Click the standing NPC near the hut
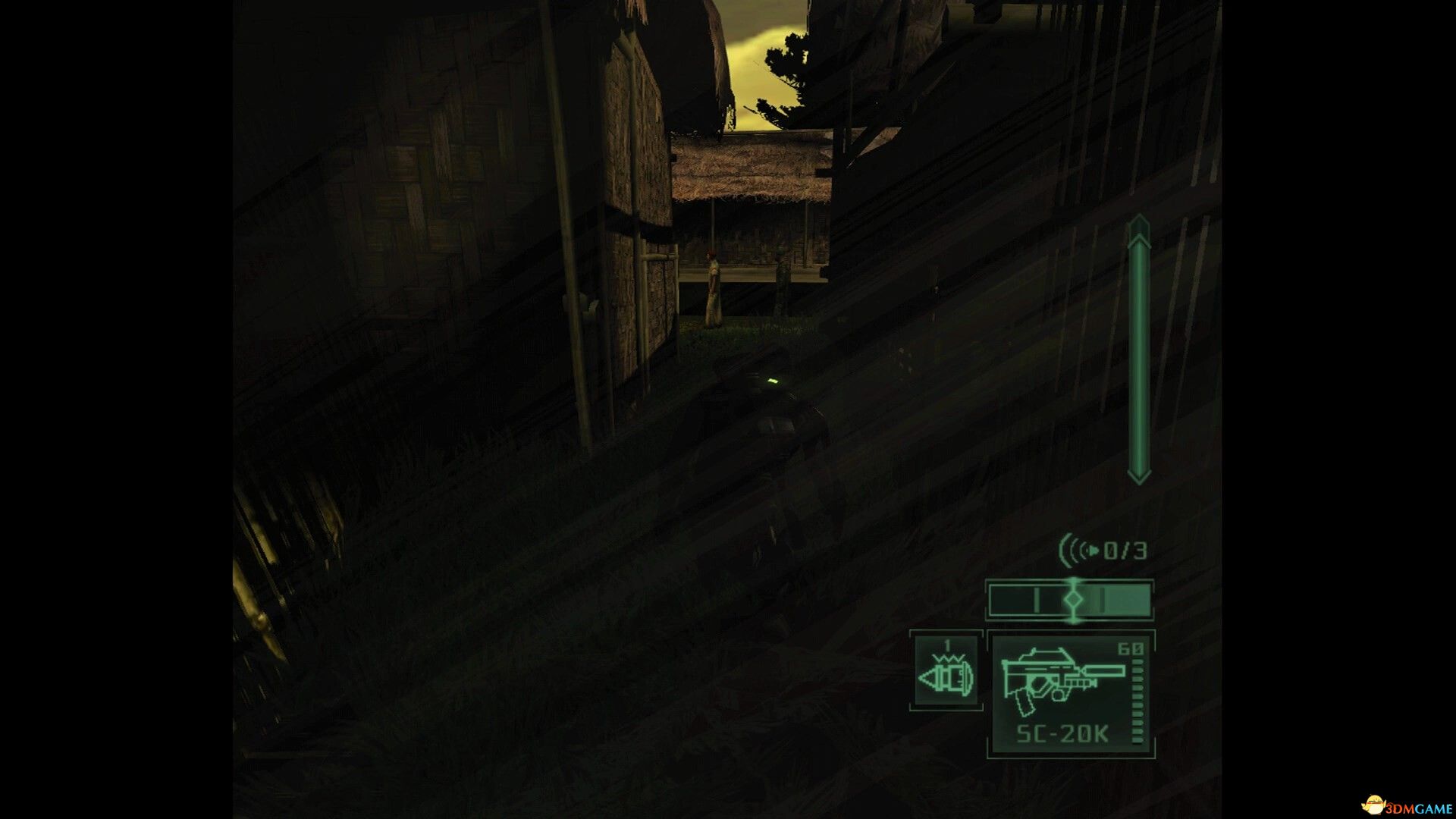1456x819 pixels. (x=712, y=288)
